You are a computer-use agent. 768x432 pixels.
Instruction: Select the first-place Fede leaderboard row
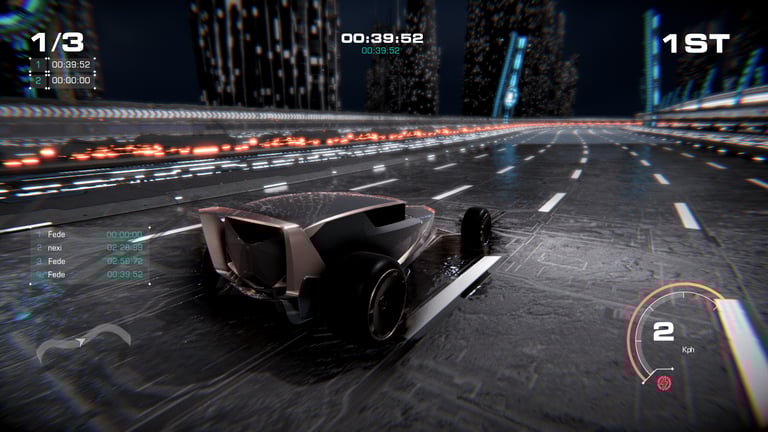(88, 233)
